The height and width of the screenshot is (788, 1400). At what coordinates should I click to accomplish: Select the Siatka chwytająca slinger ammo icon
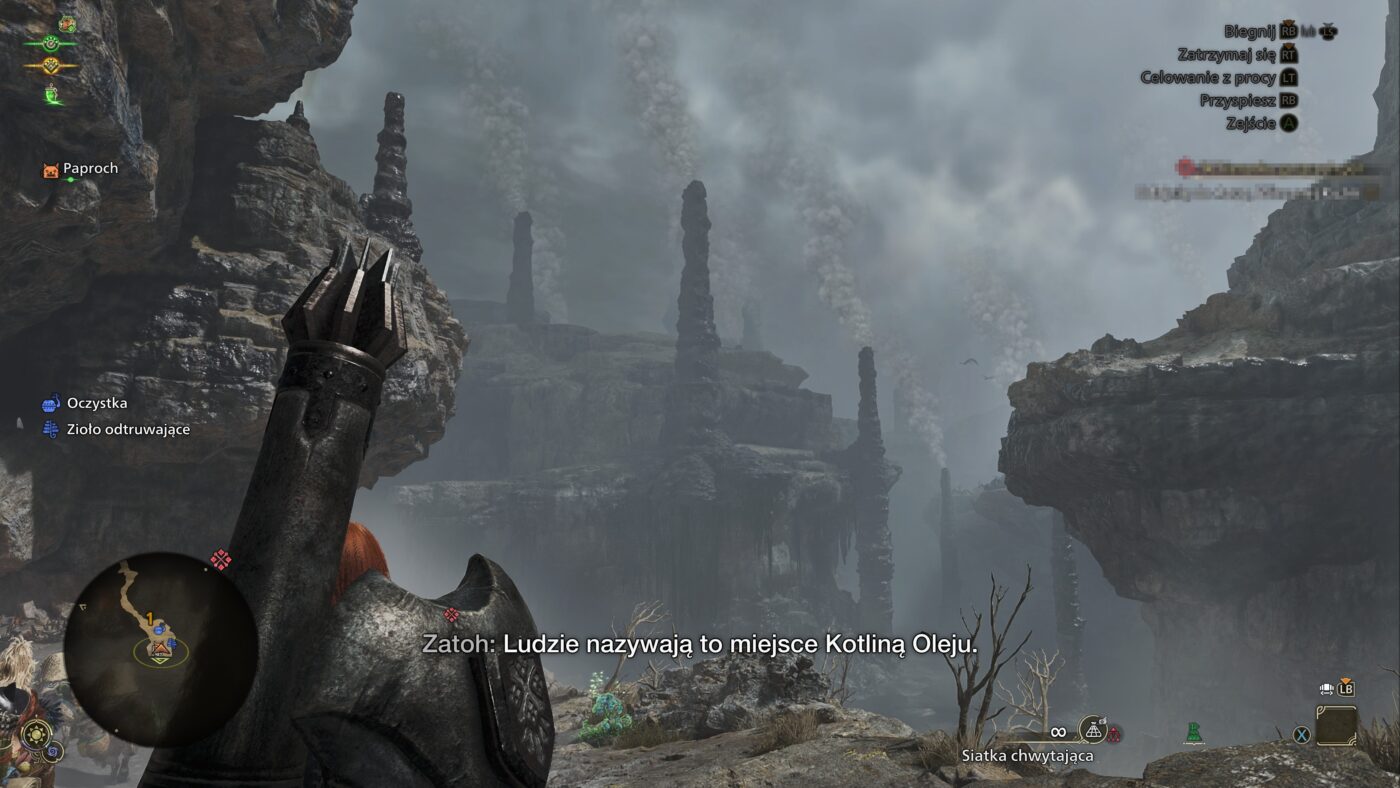tap(1092, 731)
